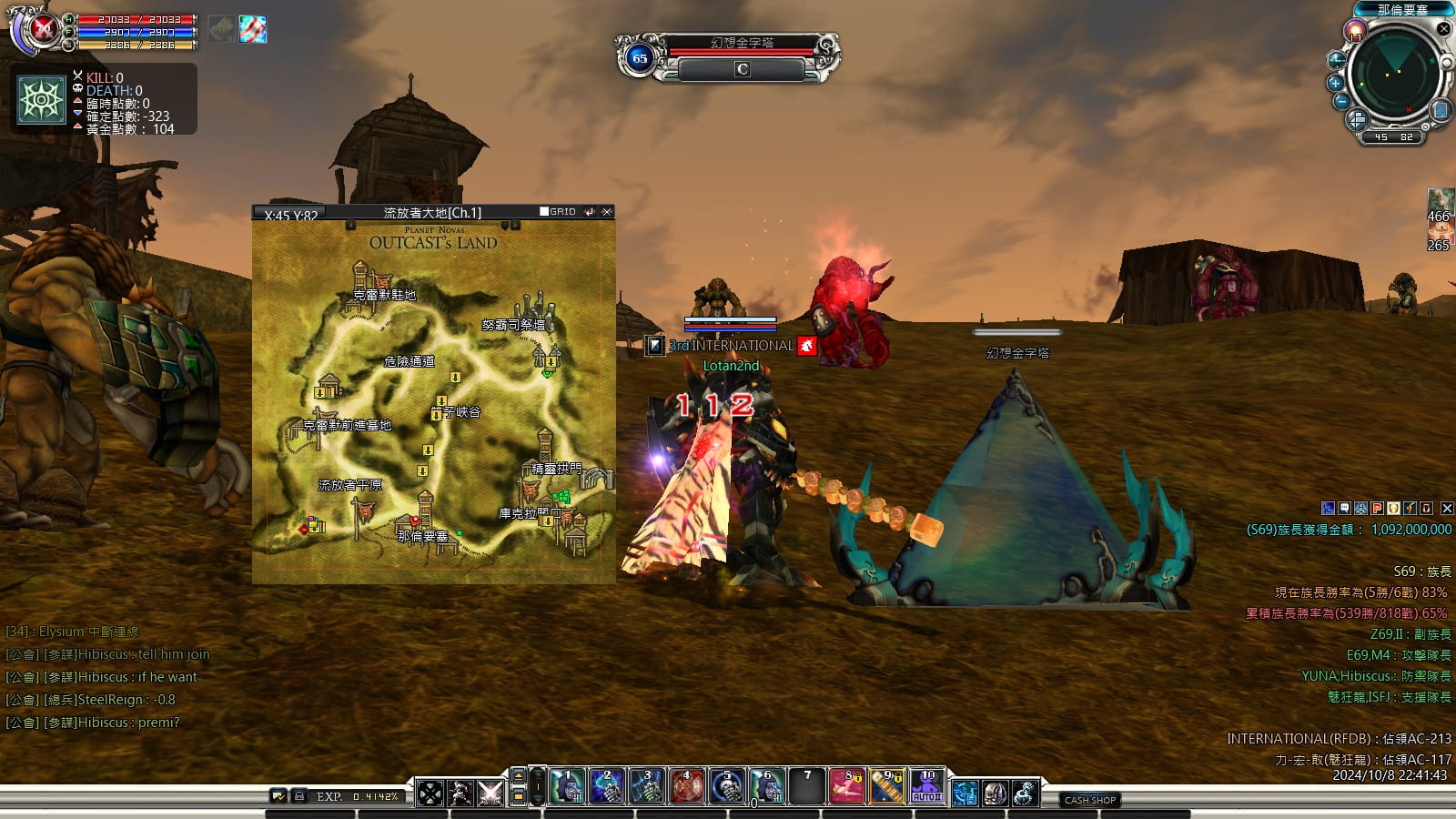Screen dimensions: 1456x819
Task: Click the crossed swords icon beside EXP bar
Action: 490,794
